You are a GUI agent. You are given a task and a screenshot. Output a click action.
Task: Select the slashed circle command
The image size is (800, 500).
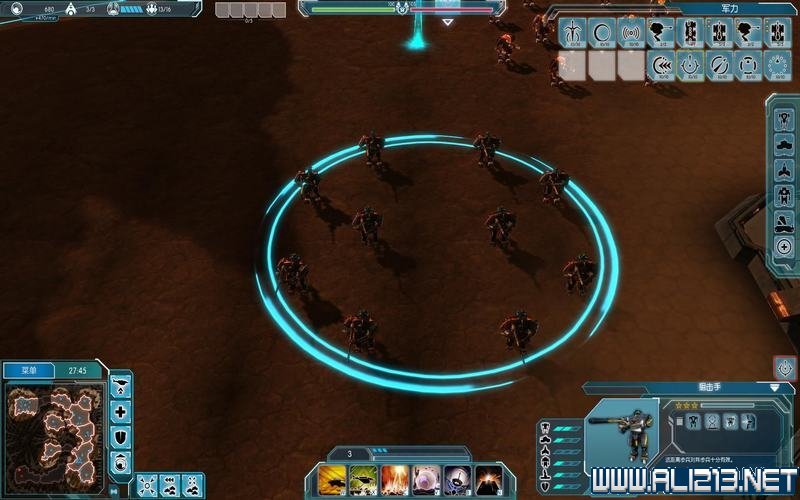click(x=721, y=65)
